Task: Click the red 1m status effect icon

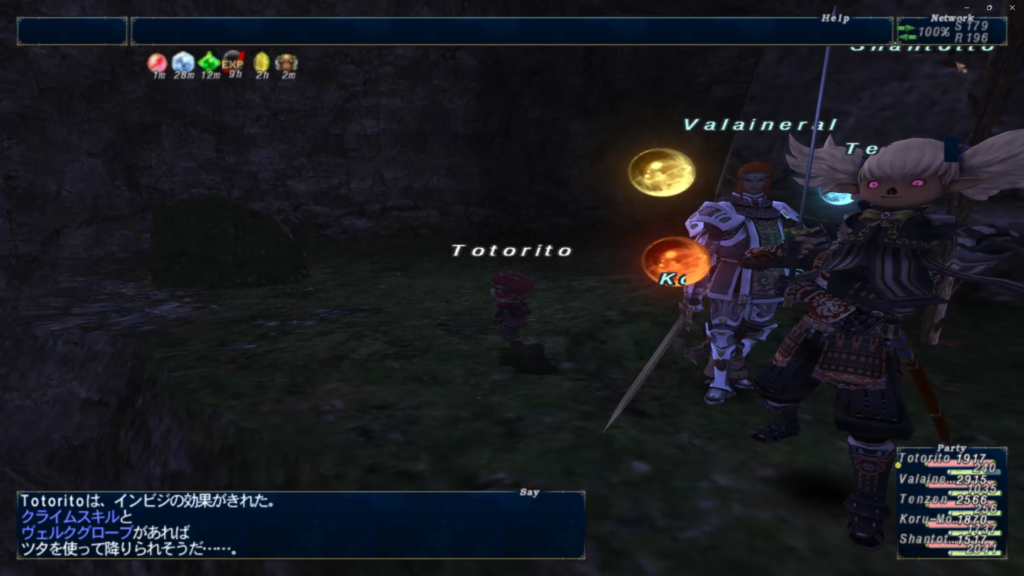Action: point(158,63)
